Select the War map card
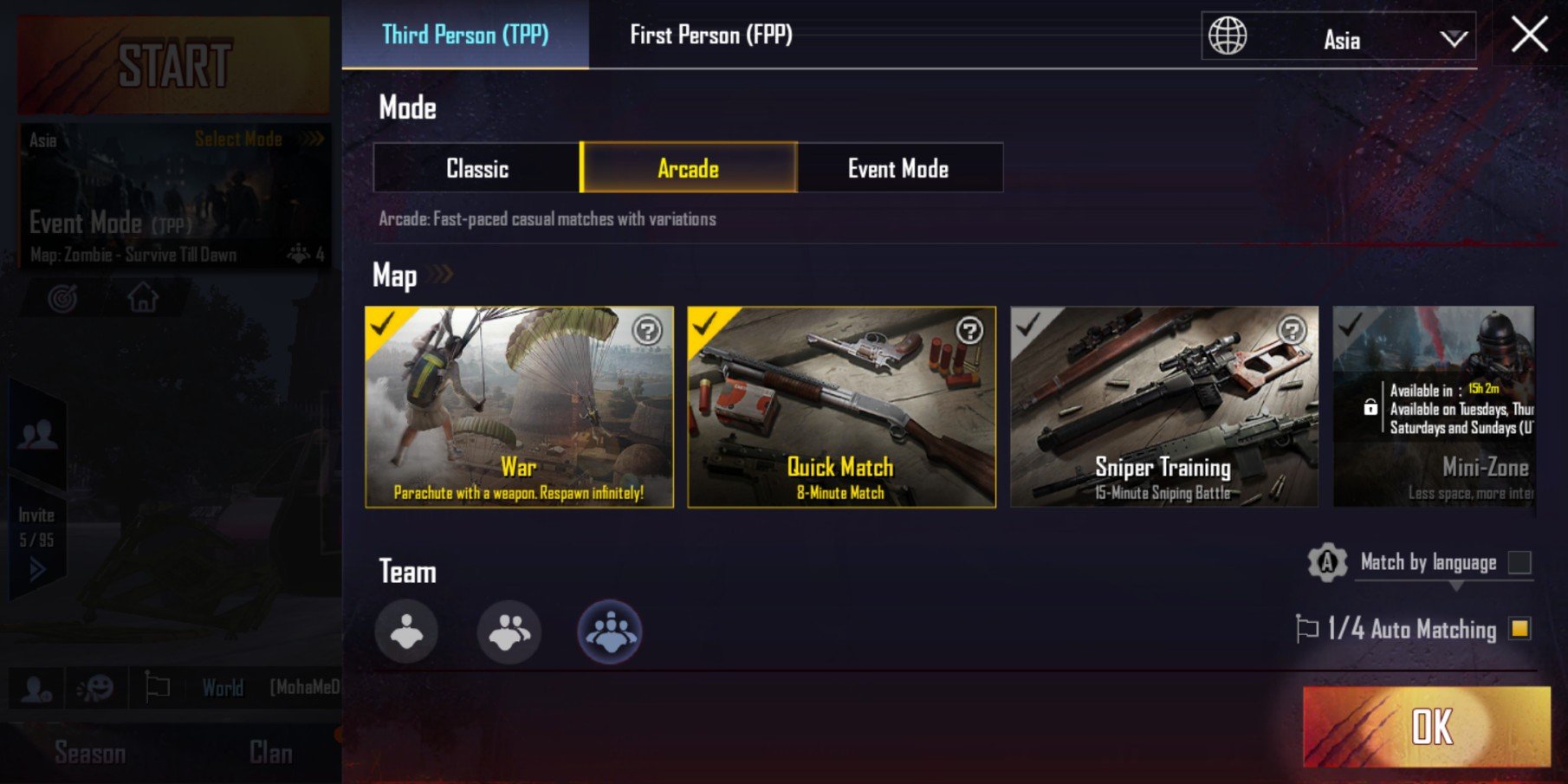This screenshot has width=1568, height=784. 519,407
